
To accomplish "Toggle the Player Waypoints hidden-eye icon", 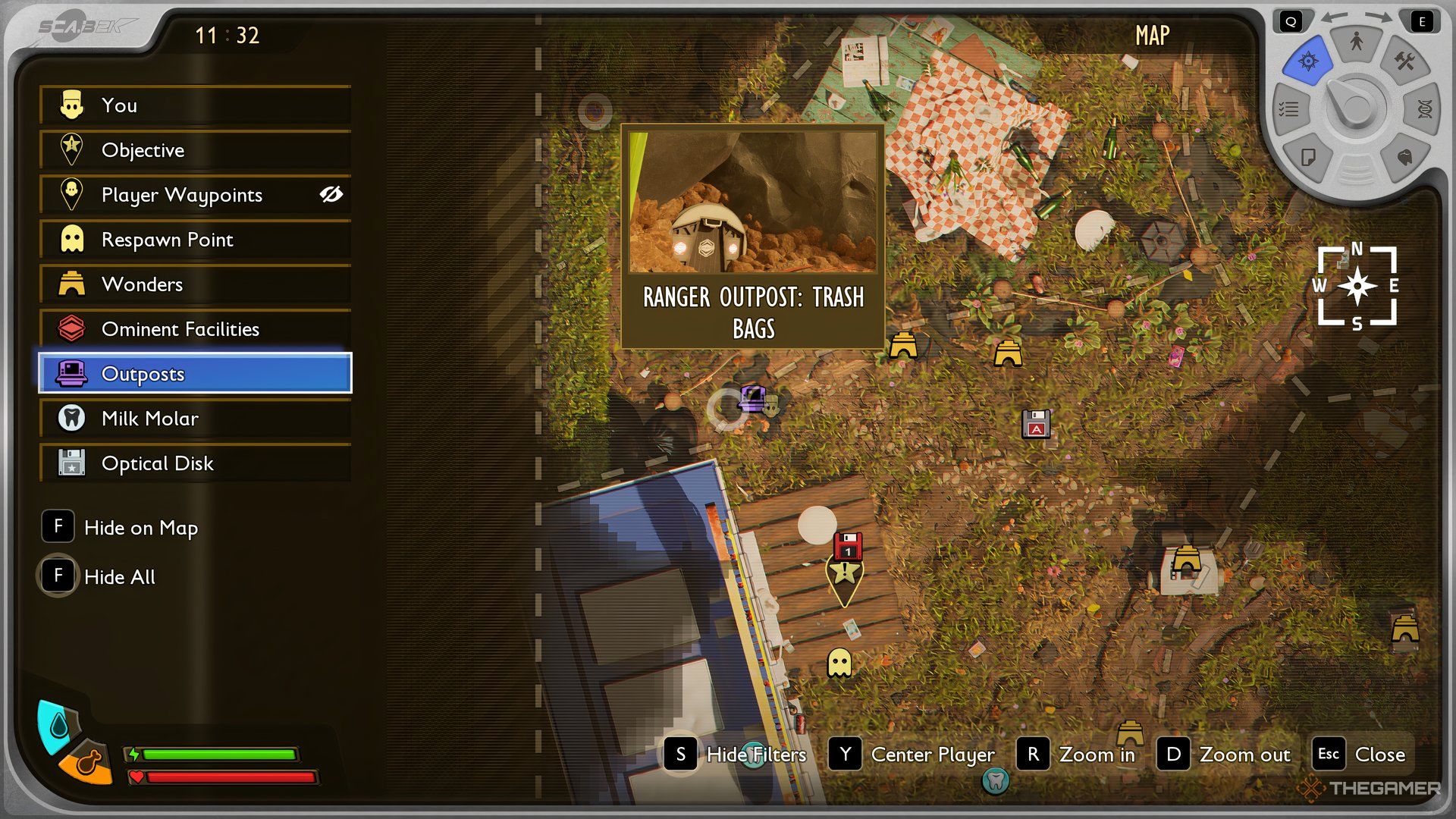I will [331, 195].
